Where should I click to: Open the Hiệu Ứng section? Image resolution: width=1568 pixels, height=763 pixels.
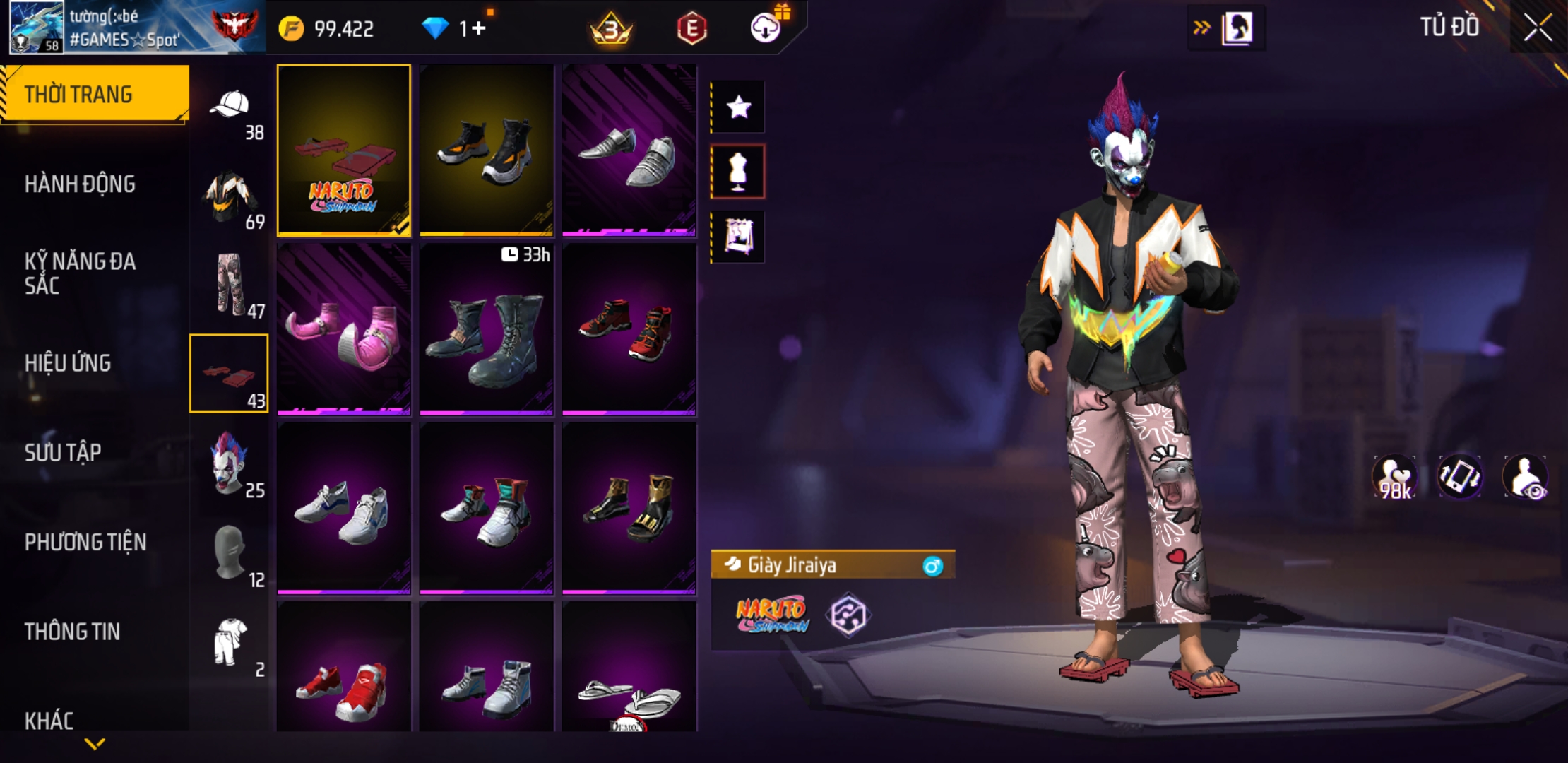[68, 363]
